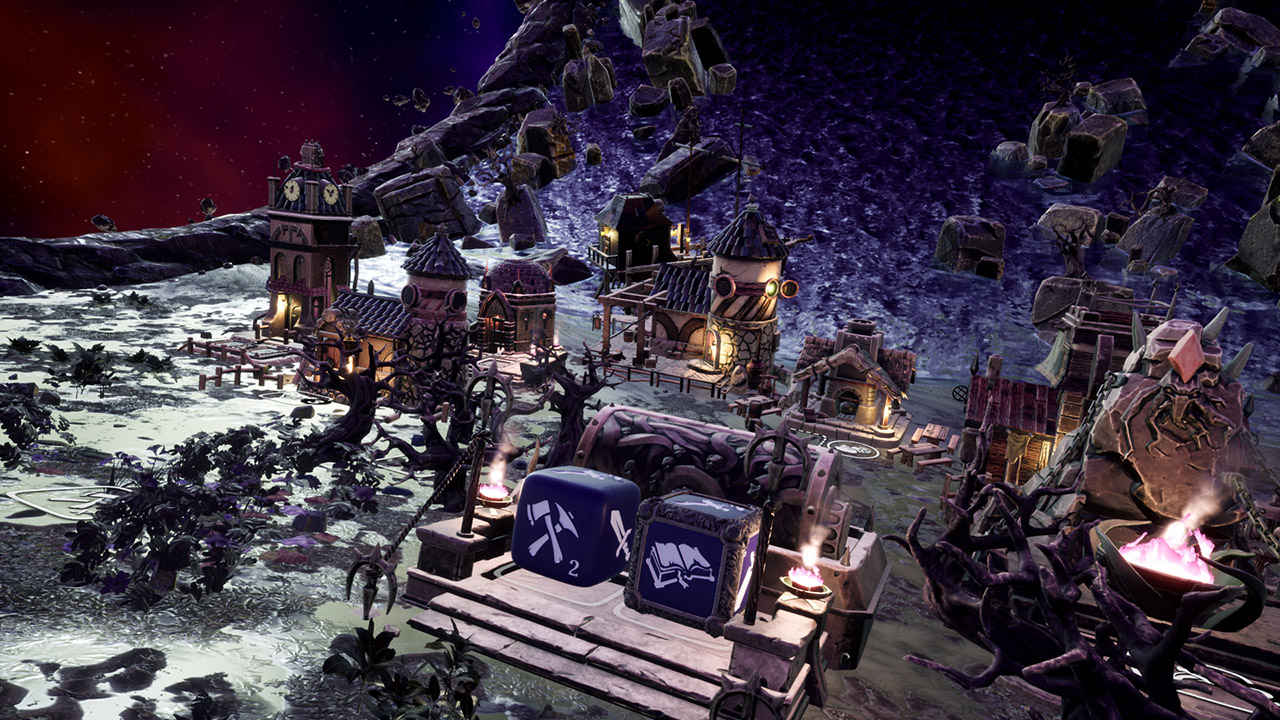Click the glowing green lens on the right tower
Image resolution: width=1280 pixels, height=720 pixels.
[x=770, y=288]
